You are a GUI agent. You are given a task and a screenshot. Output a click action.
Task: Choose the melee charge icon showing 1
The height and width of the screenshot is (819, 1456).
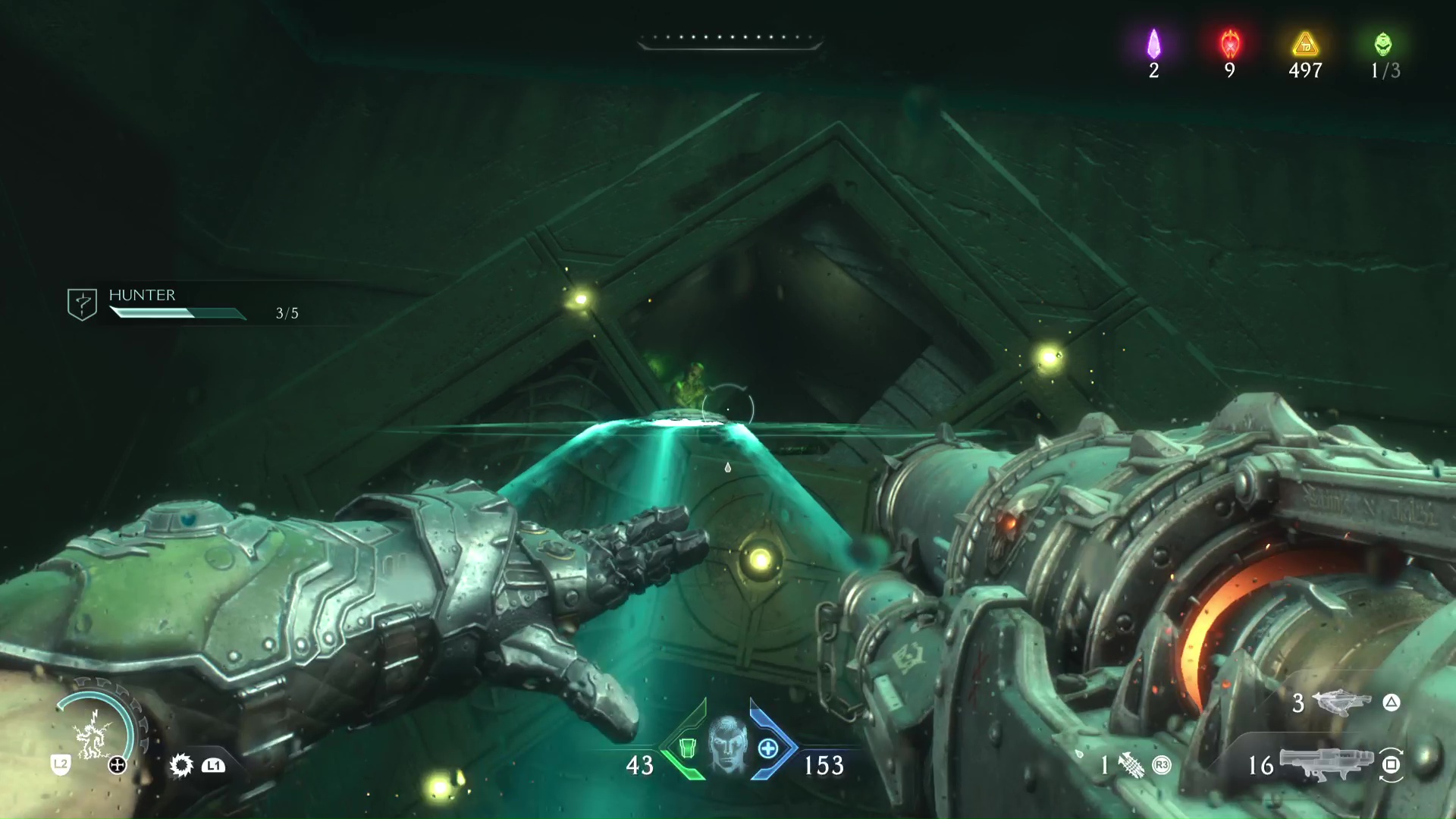[1131, 765]
